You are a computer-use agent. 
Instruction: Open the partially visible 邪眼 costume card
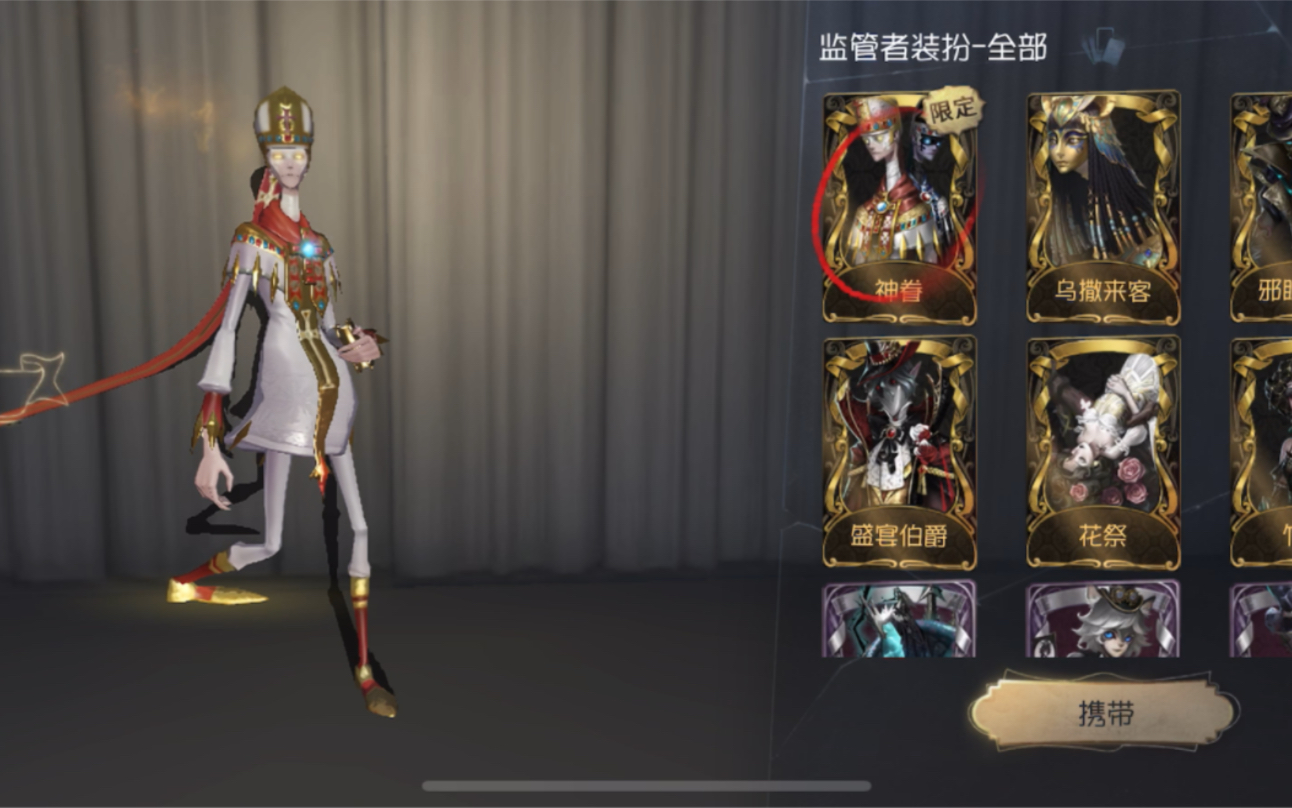(x=1262, y=200)
